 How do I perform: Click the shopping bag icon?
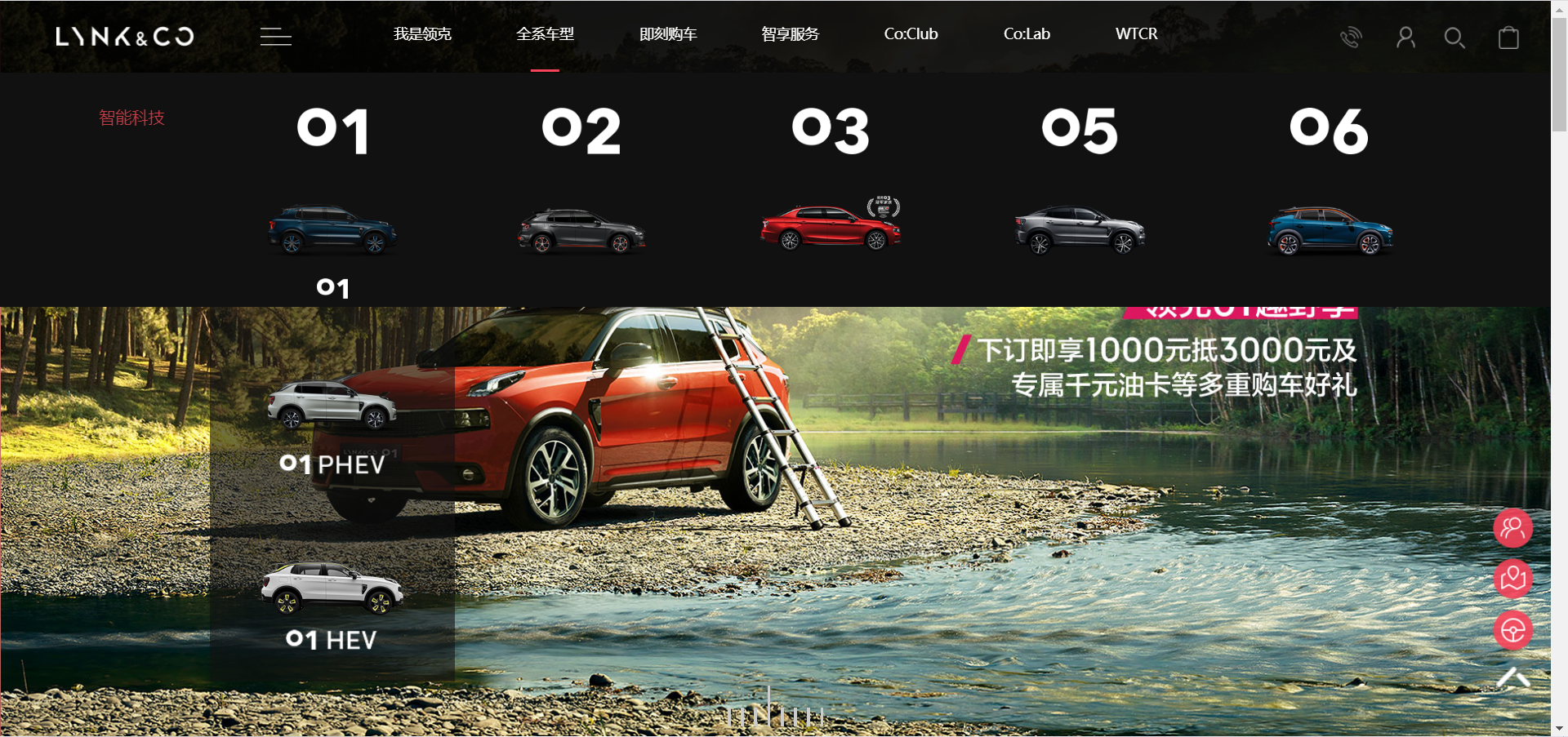click(x=1508, y=38)
